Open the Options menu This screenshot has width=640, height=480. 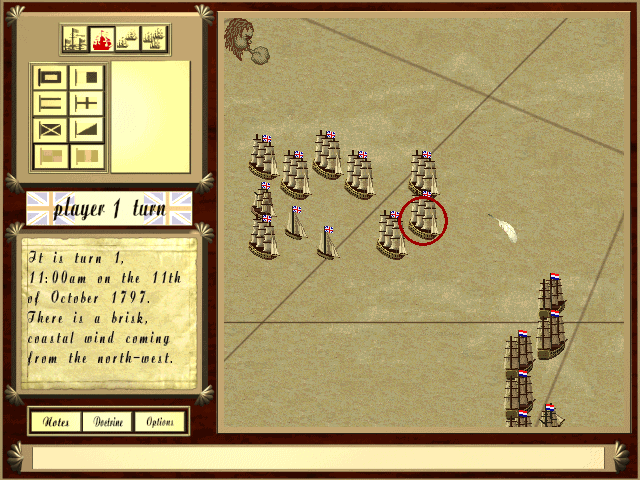160,422
